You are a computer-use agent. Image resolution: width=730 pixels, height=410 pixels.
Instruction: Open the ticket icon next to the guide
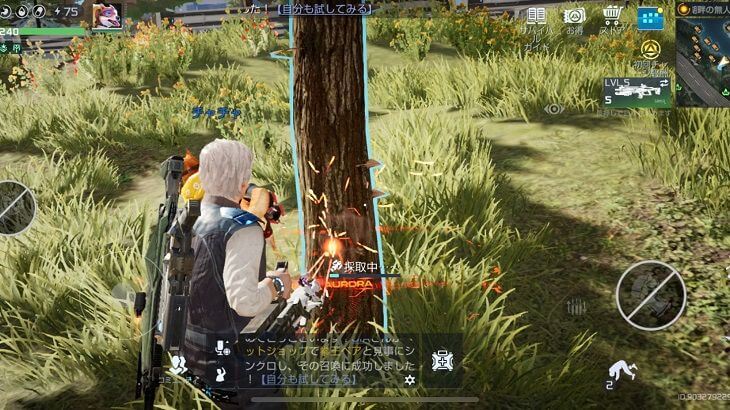(x=574, y=17)
